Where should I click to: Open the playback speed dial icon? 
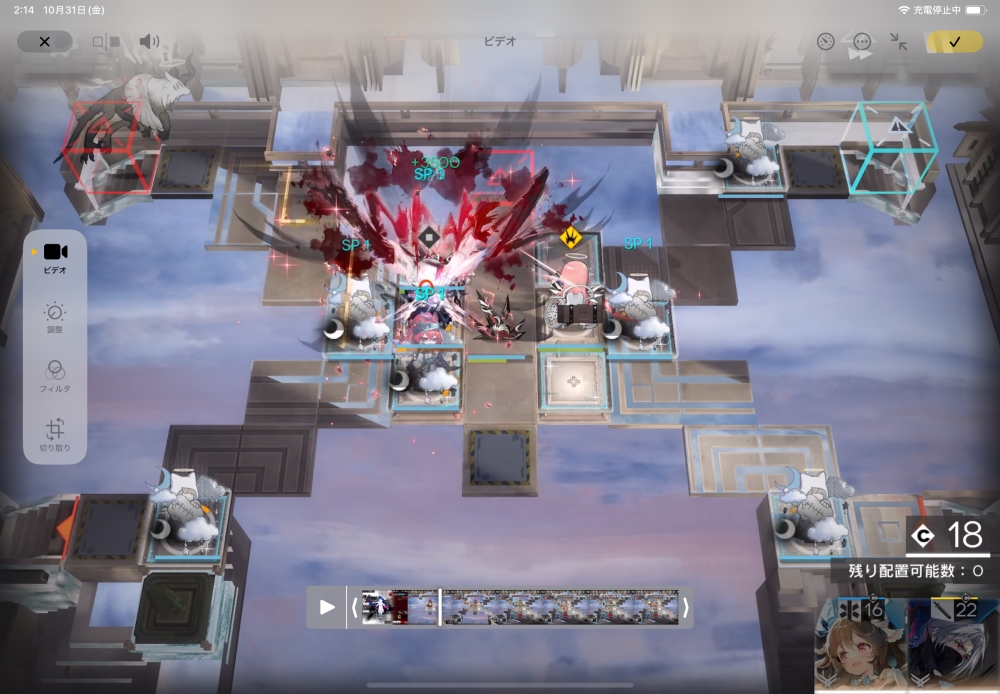click(x=825, y=42)
